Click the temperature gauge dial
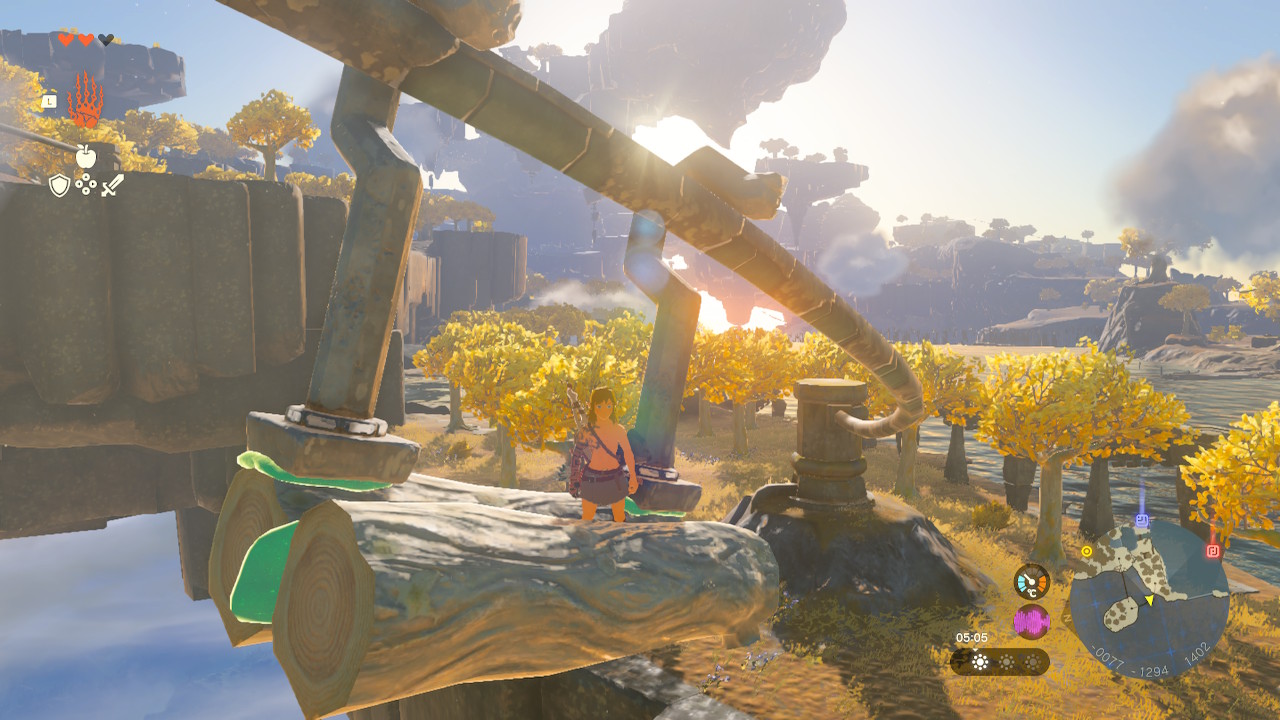1280x720 pixels. (x=1031, y=582)
